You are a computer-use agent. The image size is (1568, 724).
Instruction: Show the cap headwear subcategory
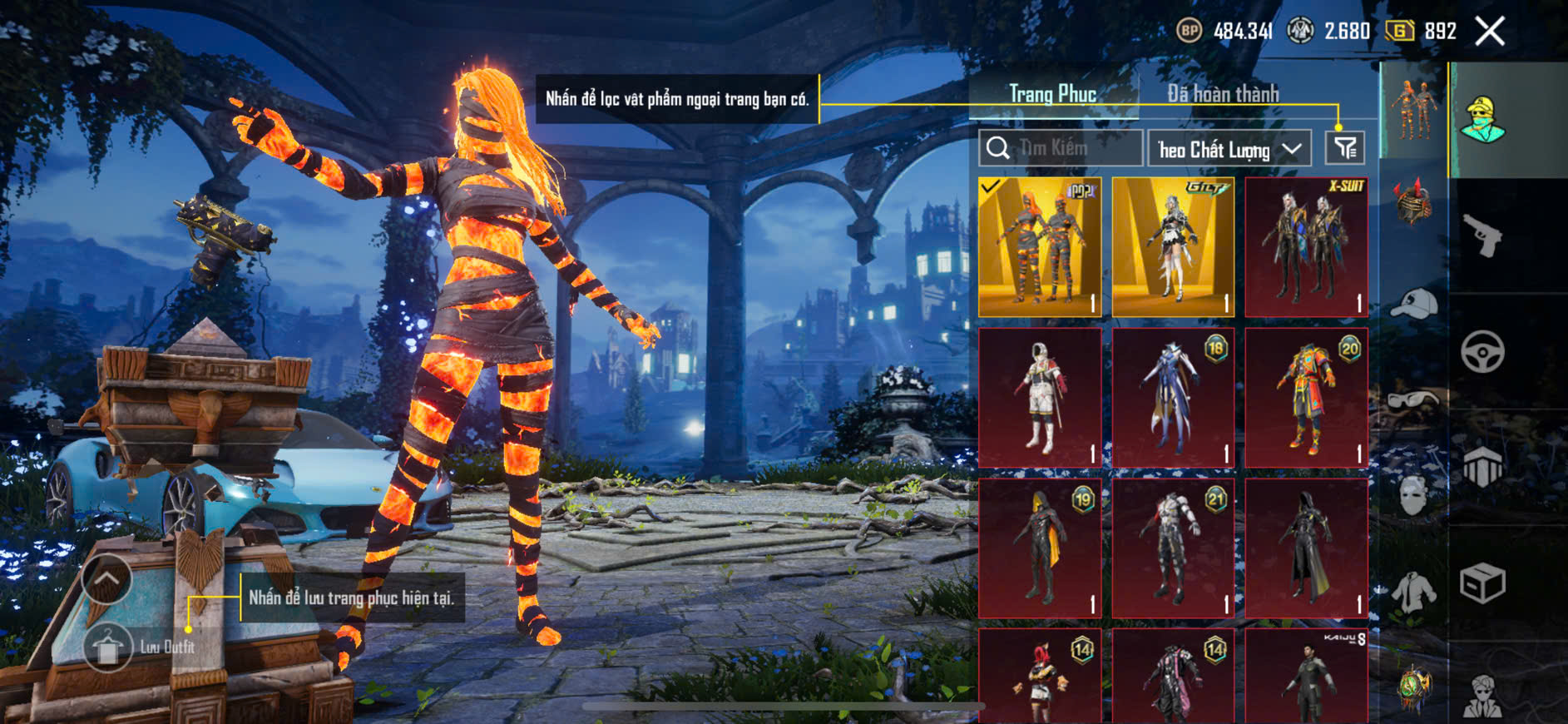coord(1413,304)
